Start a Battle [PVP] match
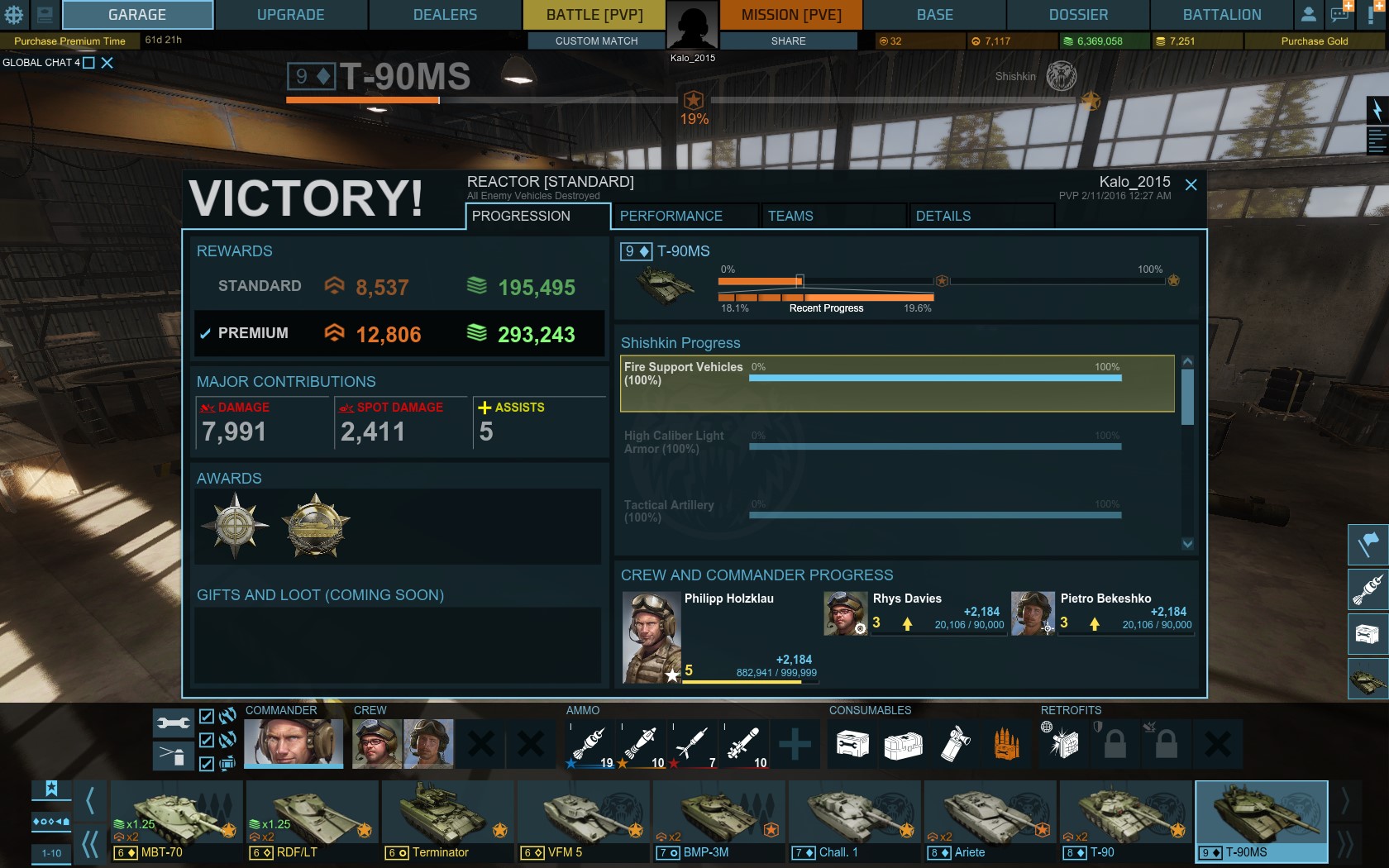The width and height of the screenshot is (1389, 868). pos(594,15)
